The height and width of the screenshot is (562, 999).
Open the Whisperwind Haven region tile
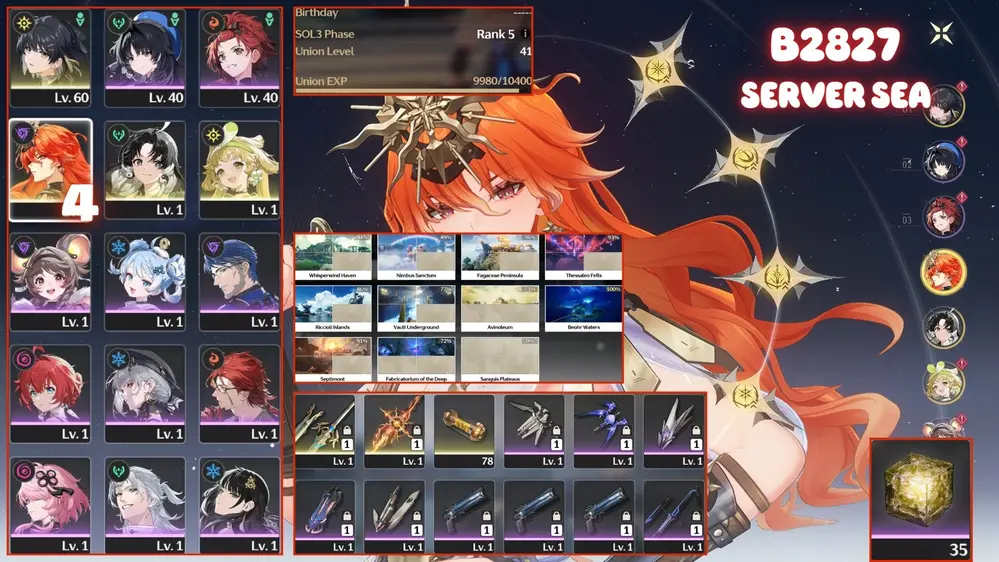pyautogui.click(x=333, y=258)
